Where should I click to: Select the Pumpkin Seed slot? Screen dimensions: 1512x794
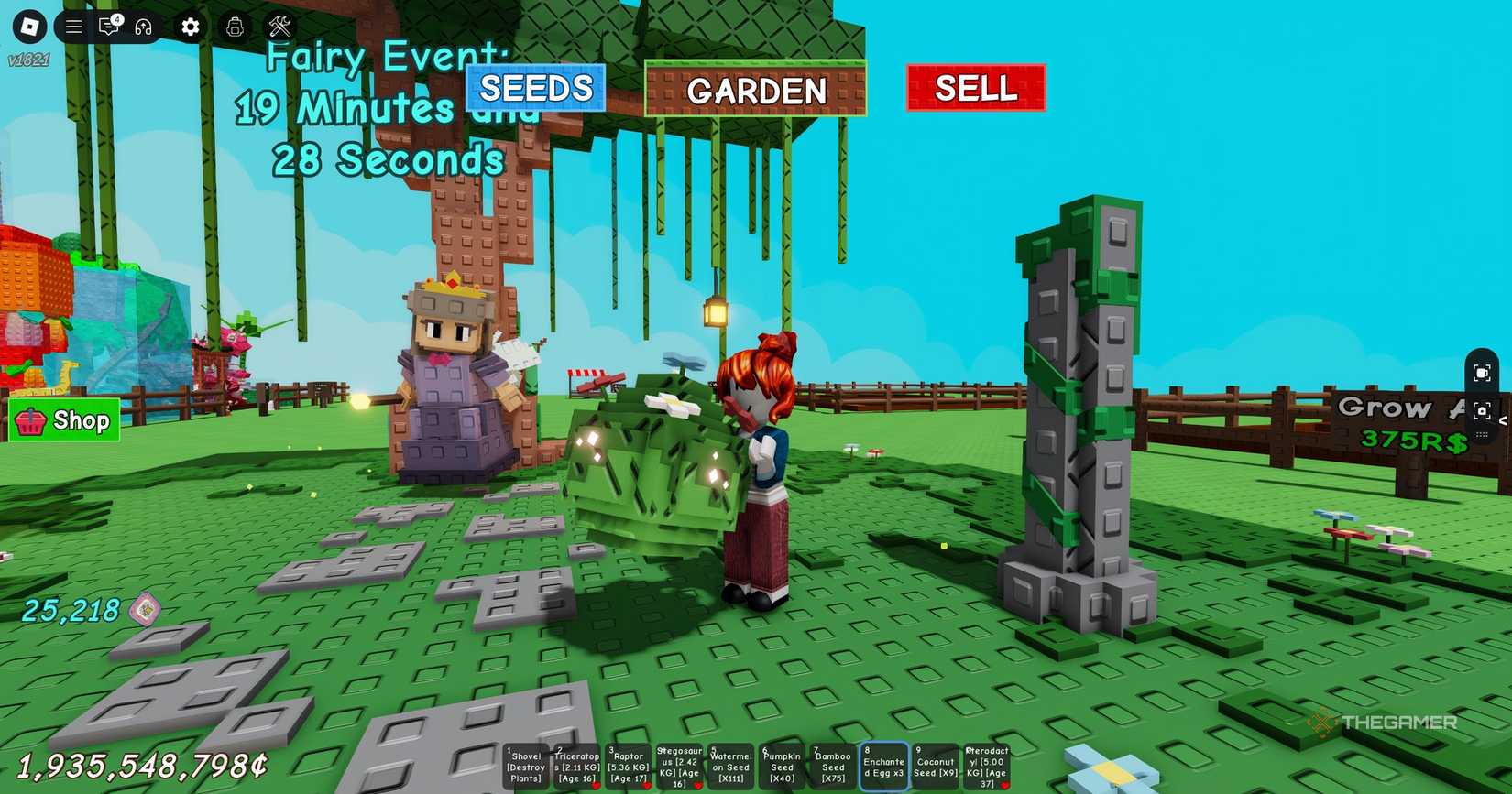click(782, 767)
